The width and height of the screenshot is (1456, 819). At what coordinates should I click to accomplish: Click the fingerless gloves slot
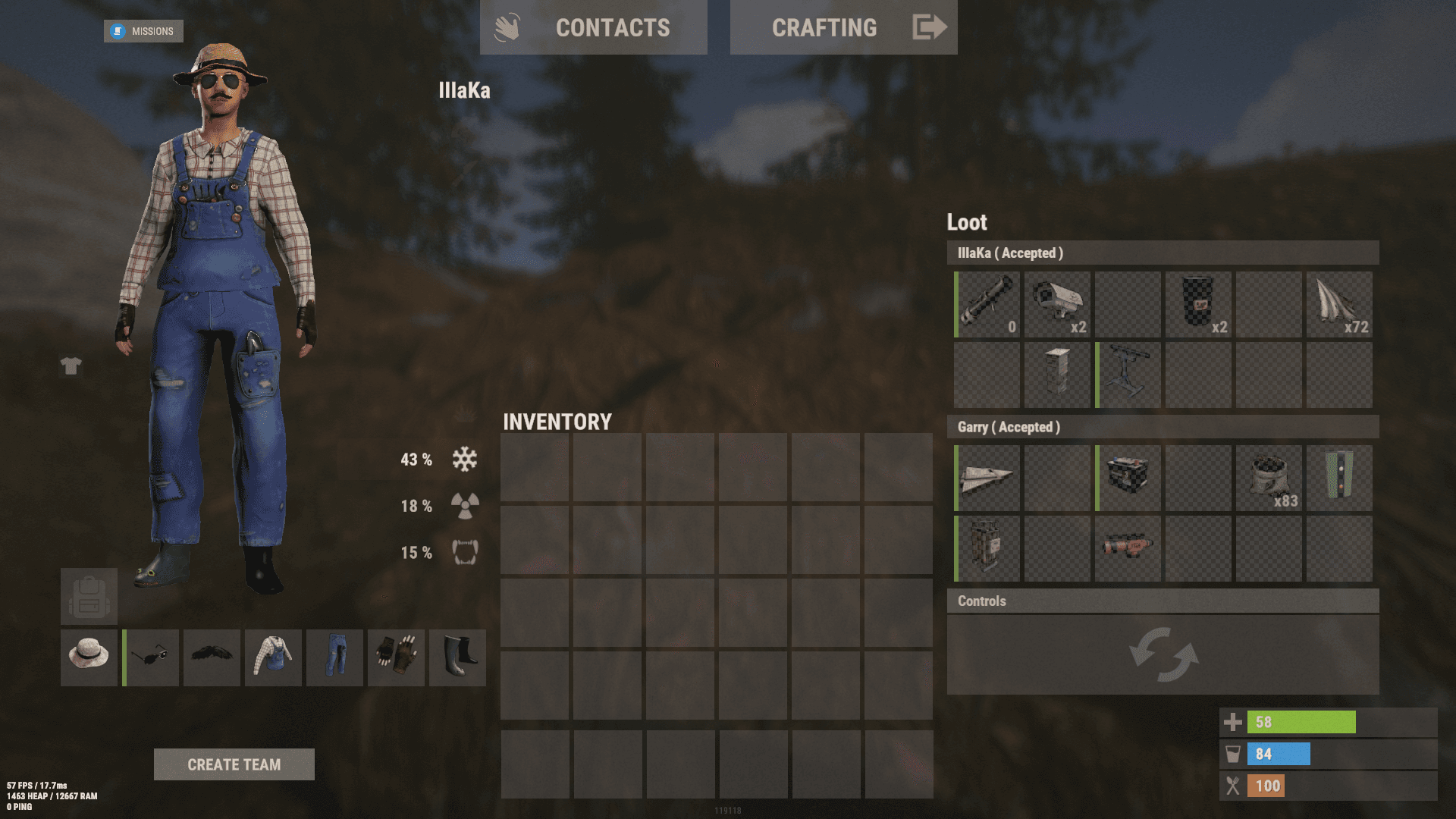pyautogui.click(x=396, y=657)
